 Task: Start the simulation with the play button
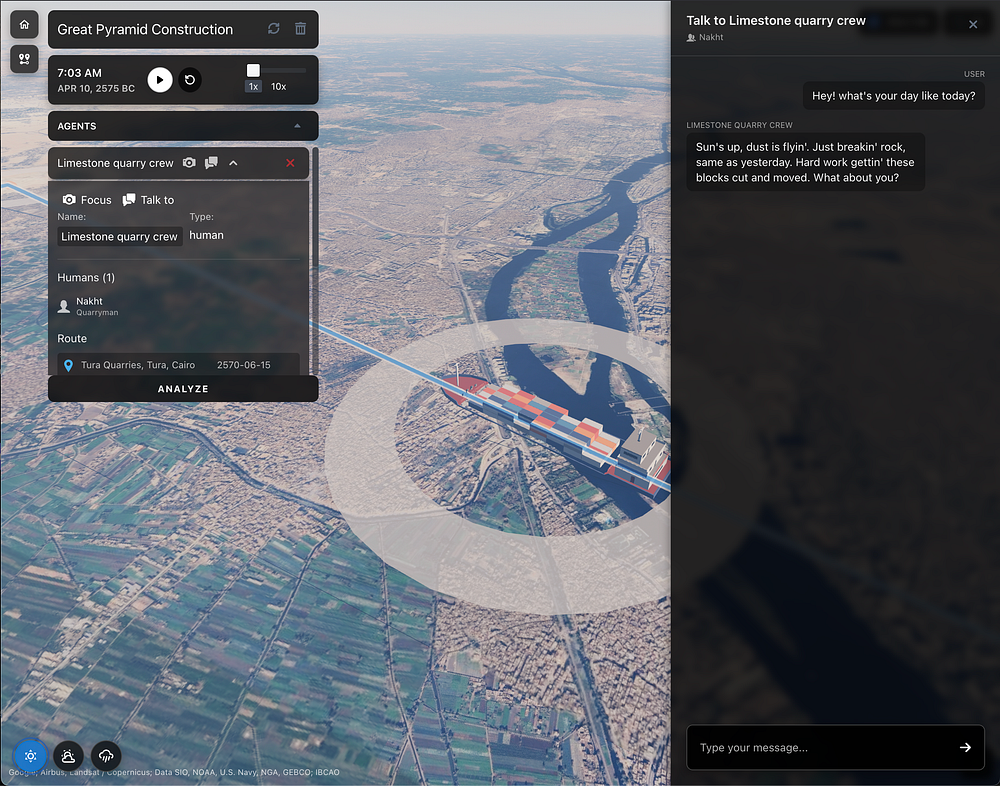point(160,80)
